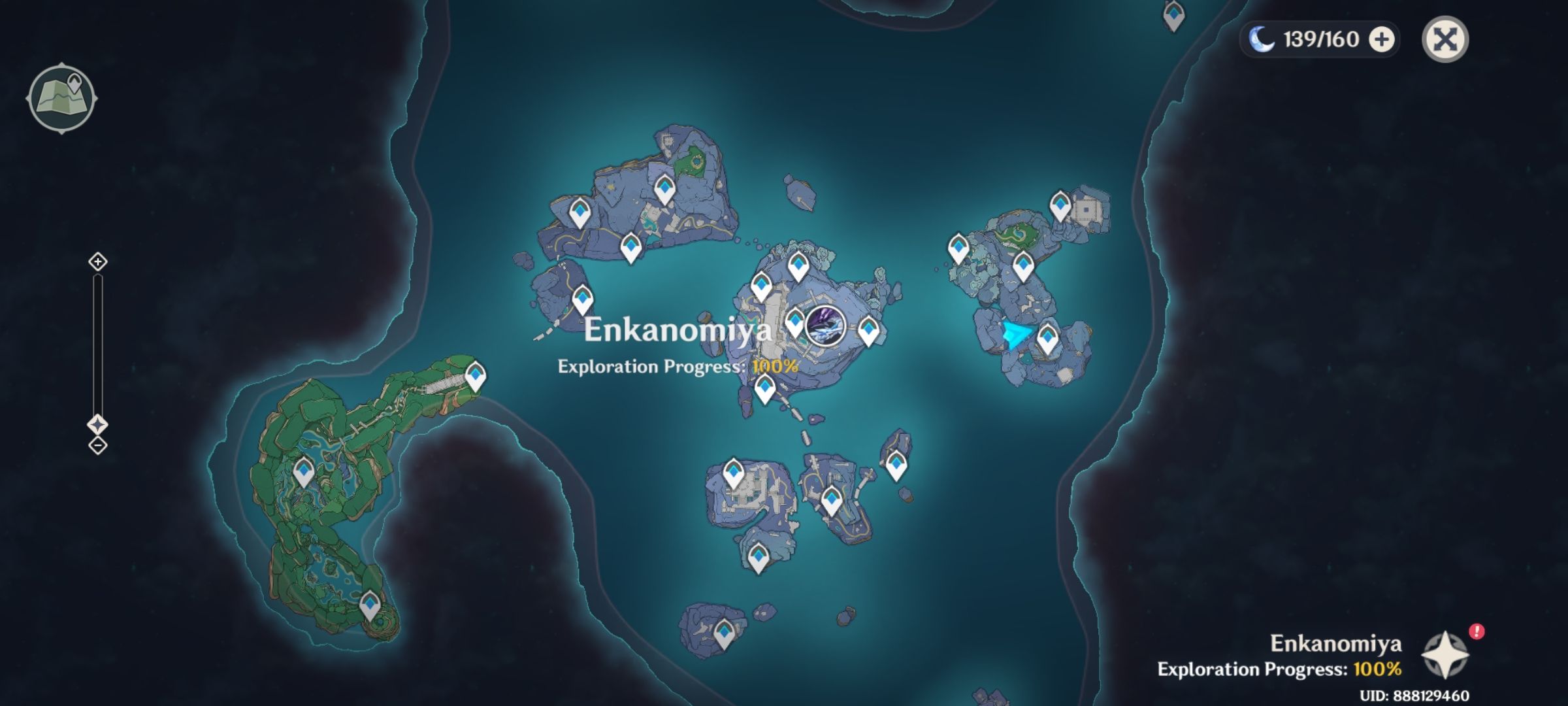
Task: Open the area selection map icon
Action: tap(62, 96)
